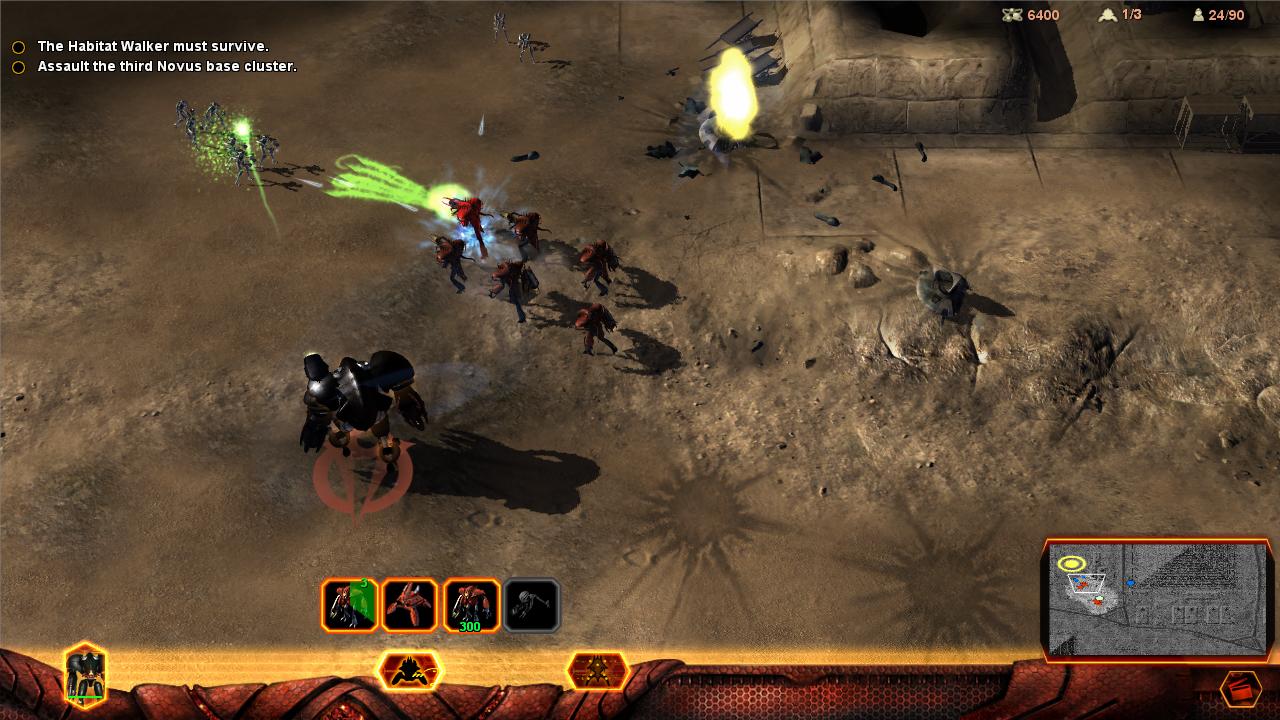Click the Habitat Walker survival objective
1280x720 pixels.
click(x=152, y=47)
